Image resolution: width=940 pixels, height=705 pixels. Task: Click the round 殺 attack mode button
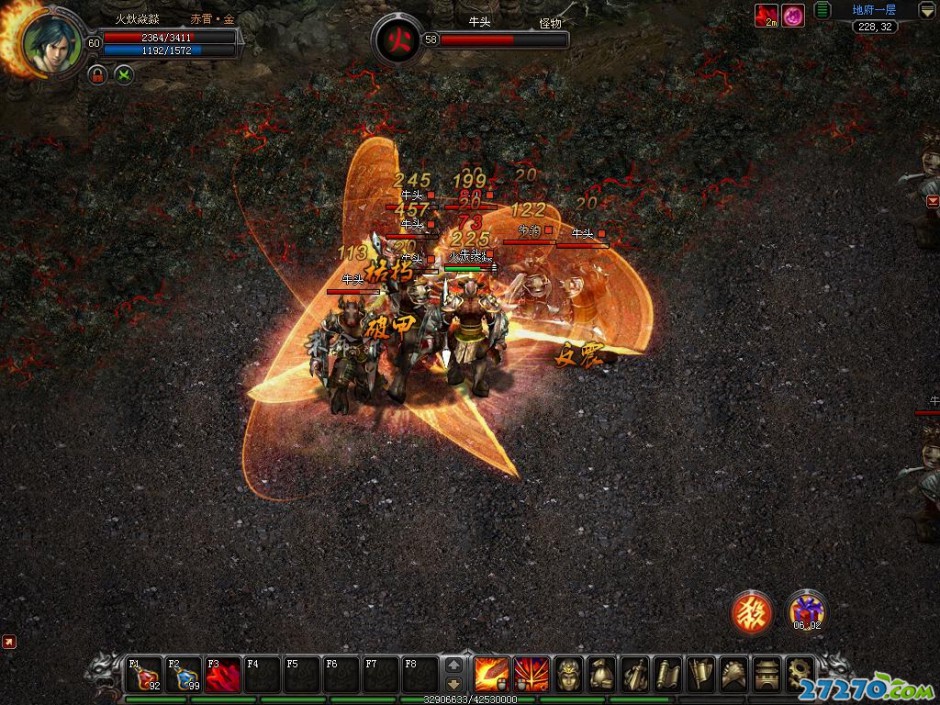pyautogui.click(x=752, y=612)
